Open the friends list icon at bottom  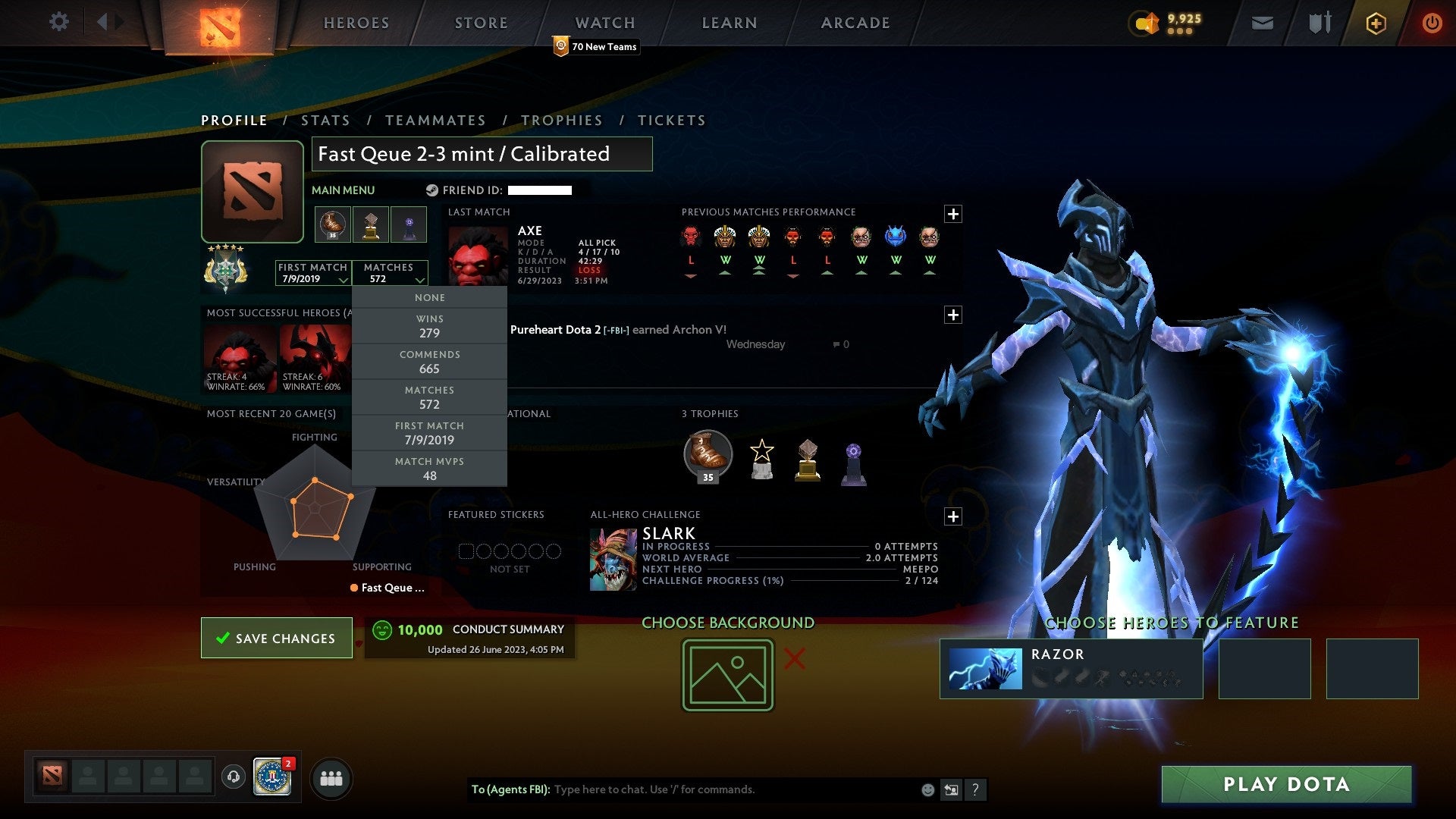click(331, 777)
